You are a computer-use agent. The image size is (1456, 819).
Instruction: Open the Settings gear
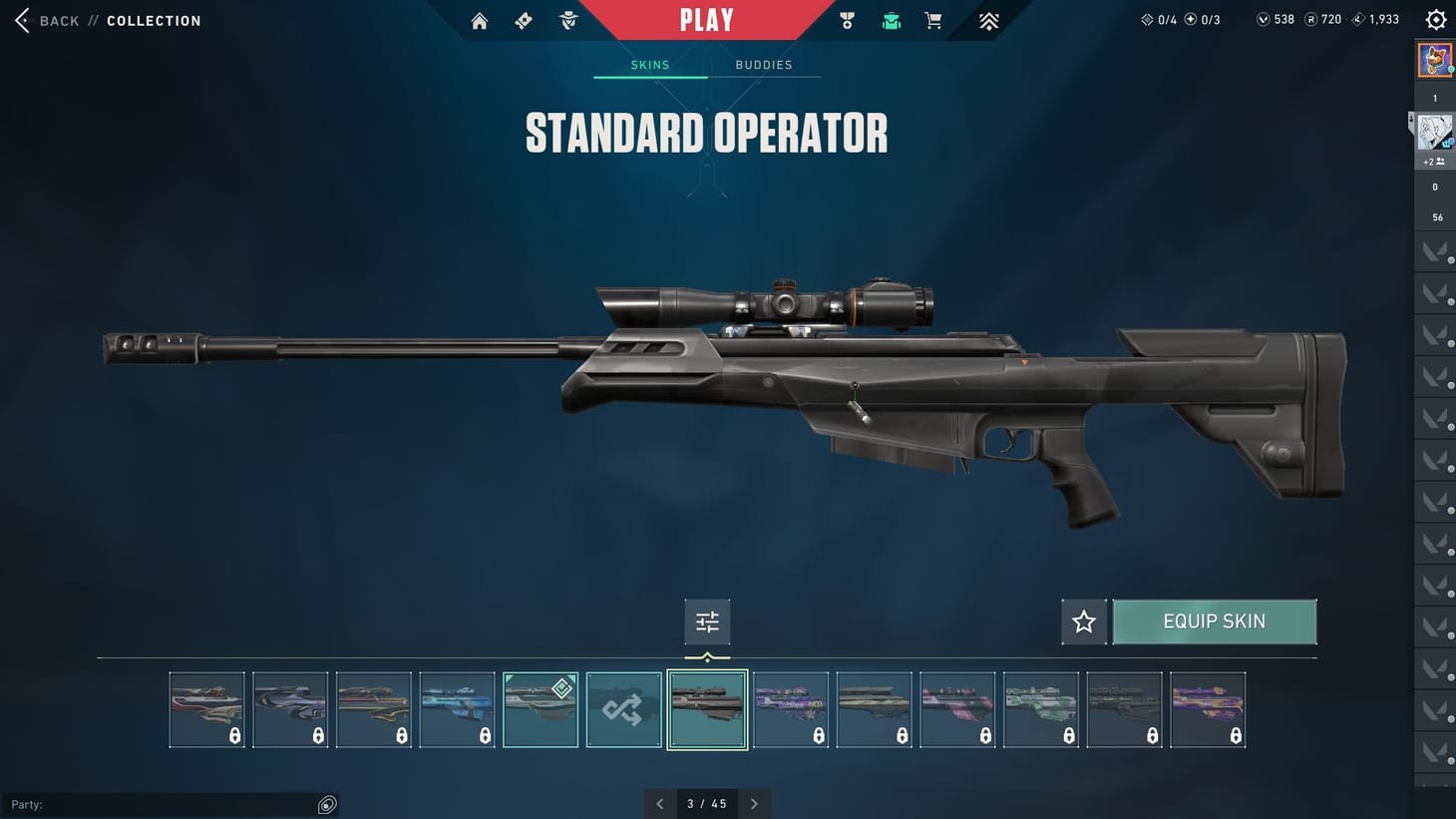(x=1435, y=19)
